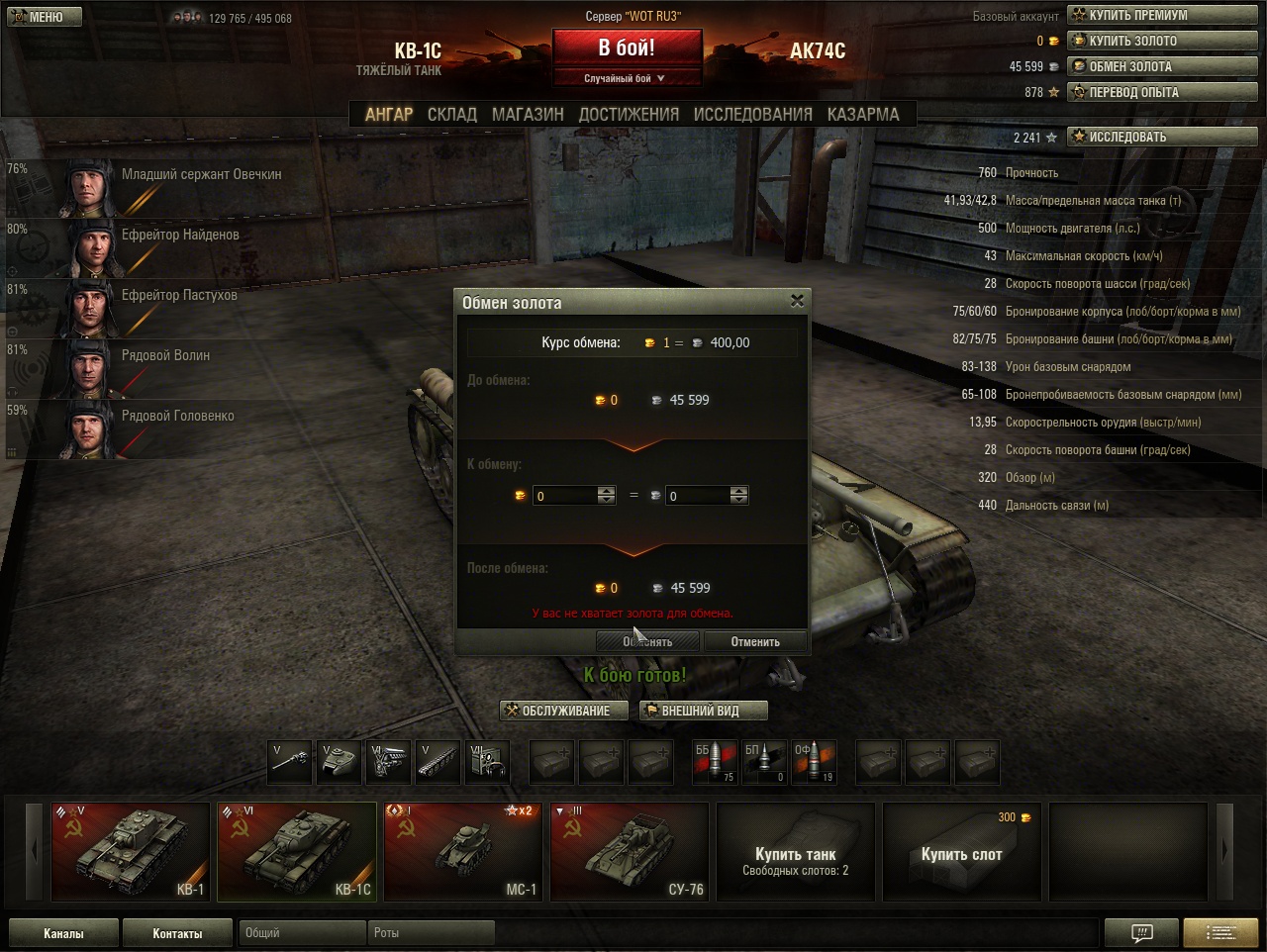Show the ИССЛЕДОВАНИЯ tab
Image resolution: width=1267 pixels, height=952 pixels.
pyautogui.click(x=752, y=115)
